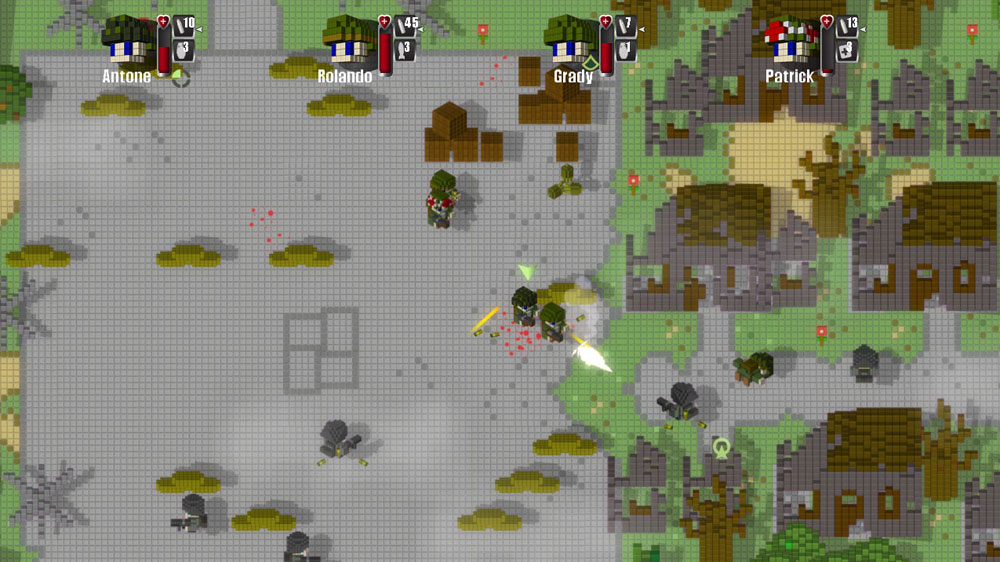The image size is (1000, 562).
Task: Select Antone's soldier portrait
Action: pos(127,42)
